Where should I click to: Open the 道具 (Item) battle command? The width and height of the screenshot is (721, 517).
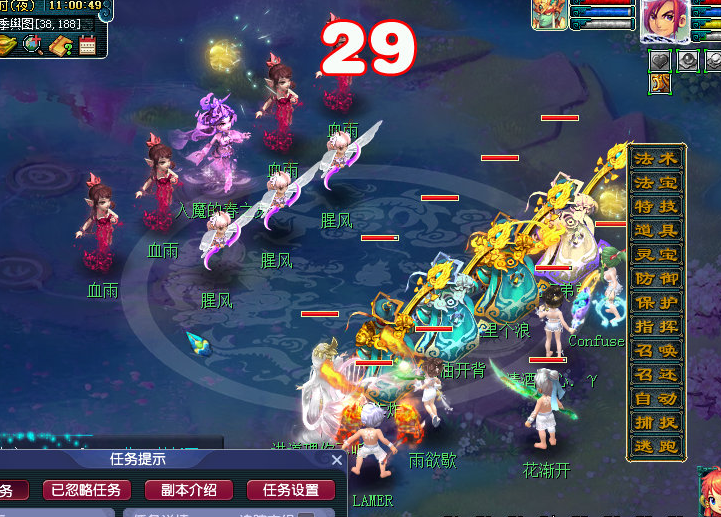pos(656,231)
